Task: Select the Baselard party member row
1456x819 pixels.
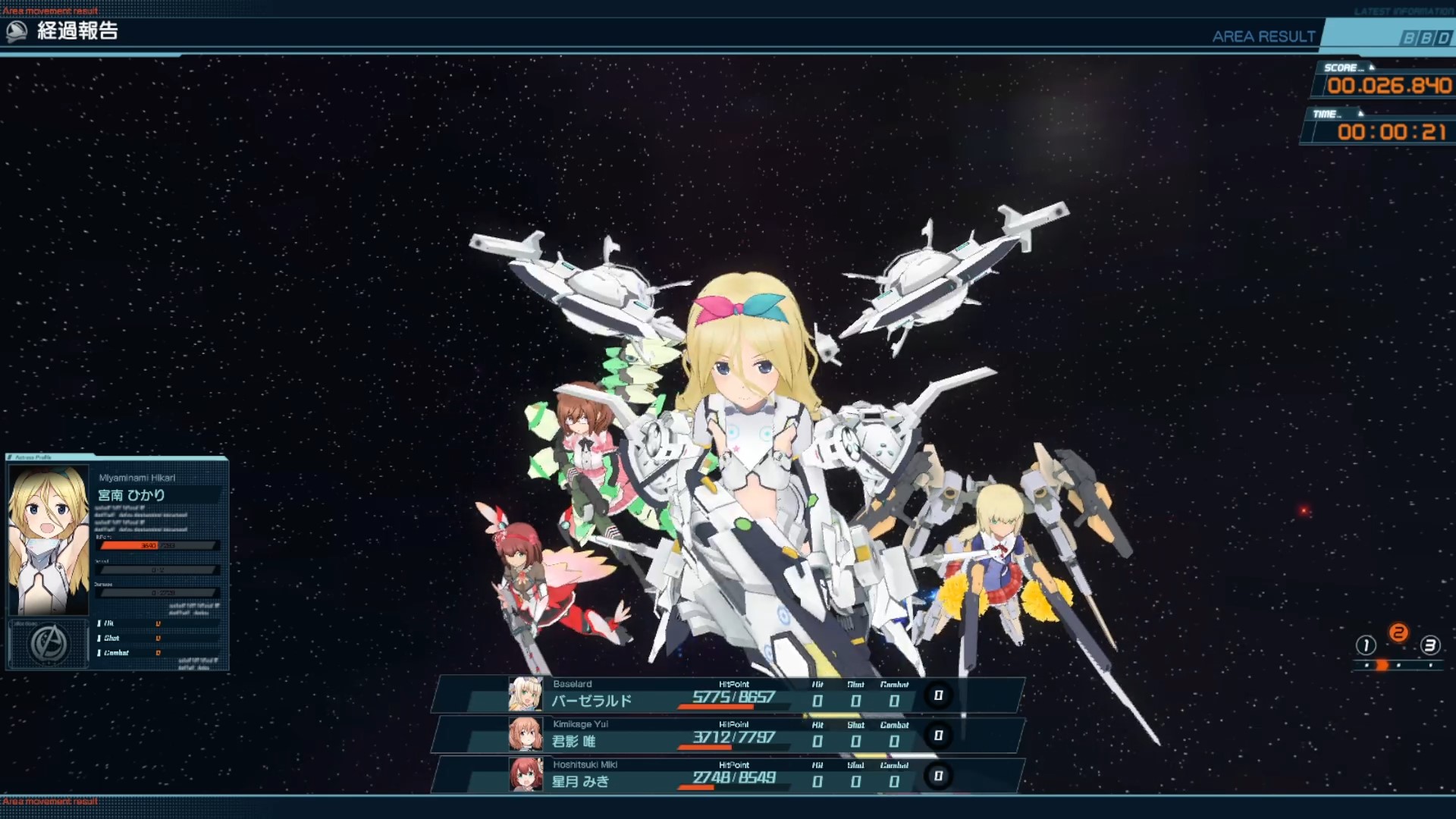Action: click(x=728, y=695)
